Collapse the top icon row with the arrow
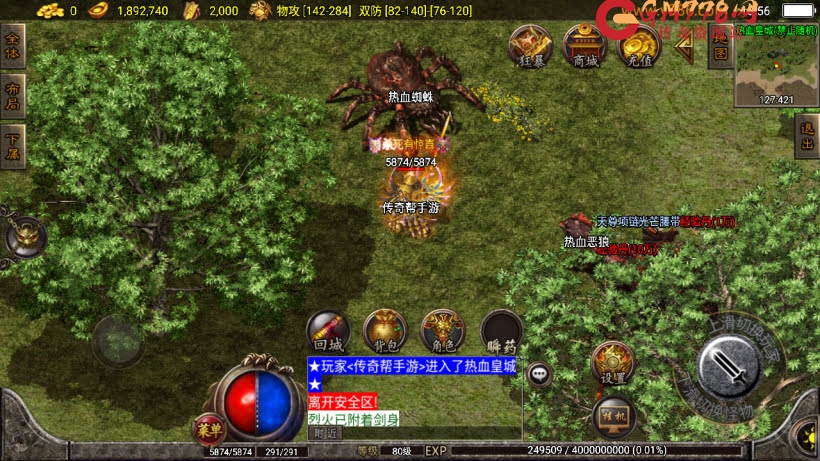 tap(685, 45)
